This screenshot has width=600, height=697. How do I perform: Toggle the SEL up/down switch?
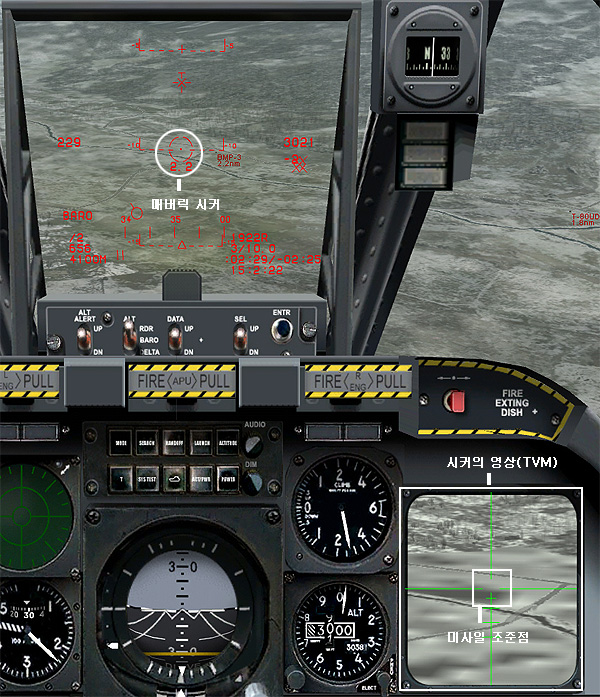(x=240, y=338)
